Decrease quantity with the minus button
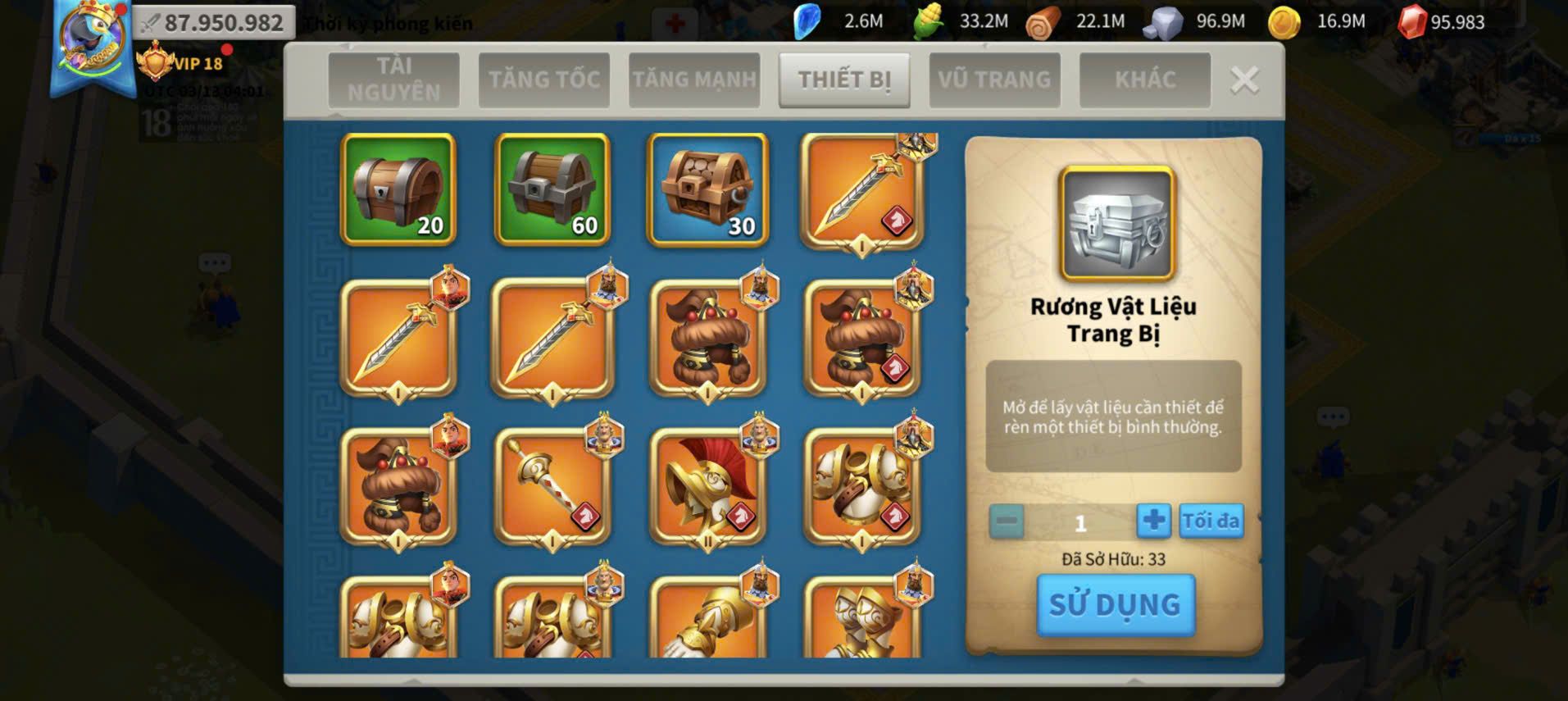Screen dimensions: 1568x701 [x=1007, y=521]
